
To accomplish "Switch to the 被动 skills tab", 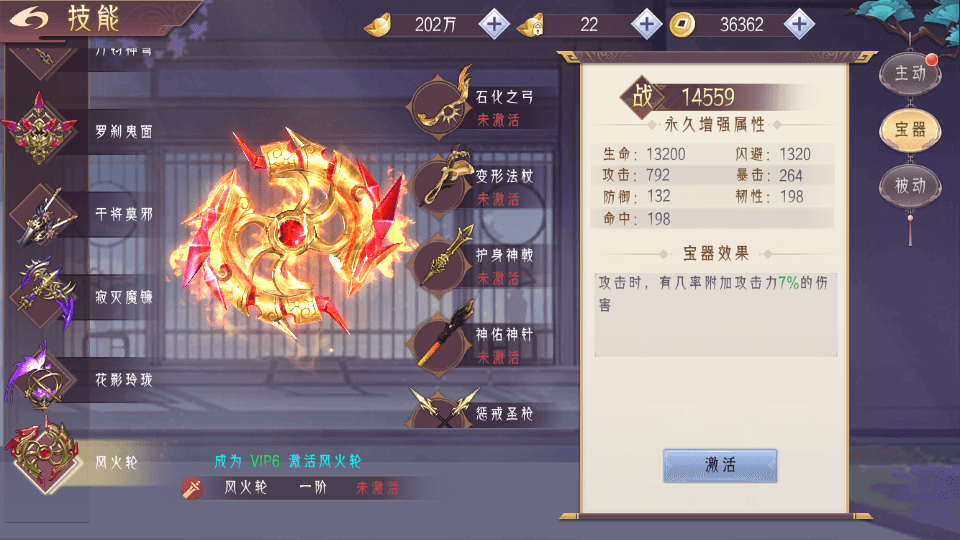I will [x=909, y=186].
